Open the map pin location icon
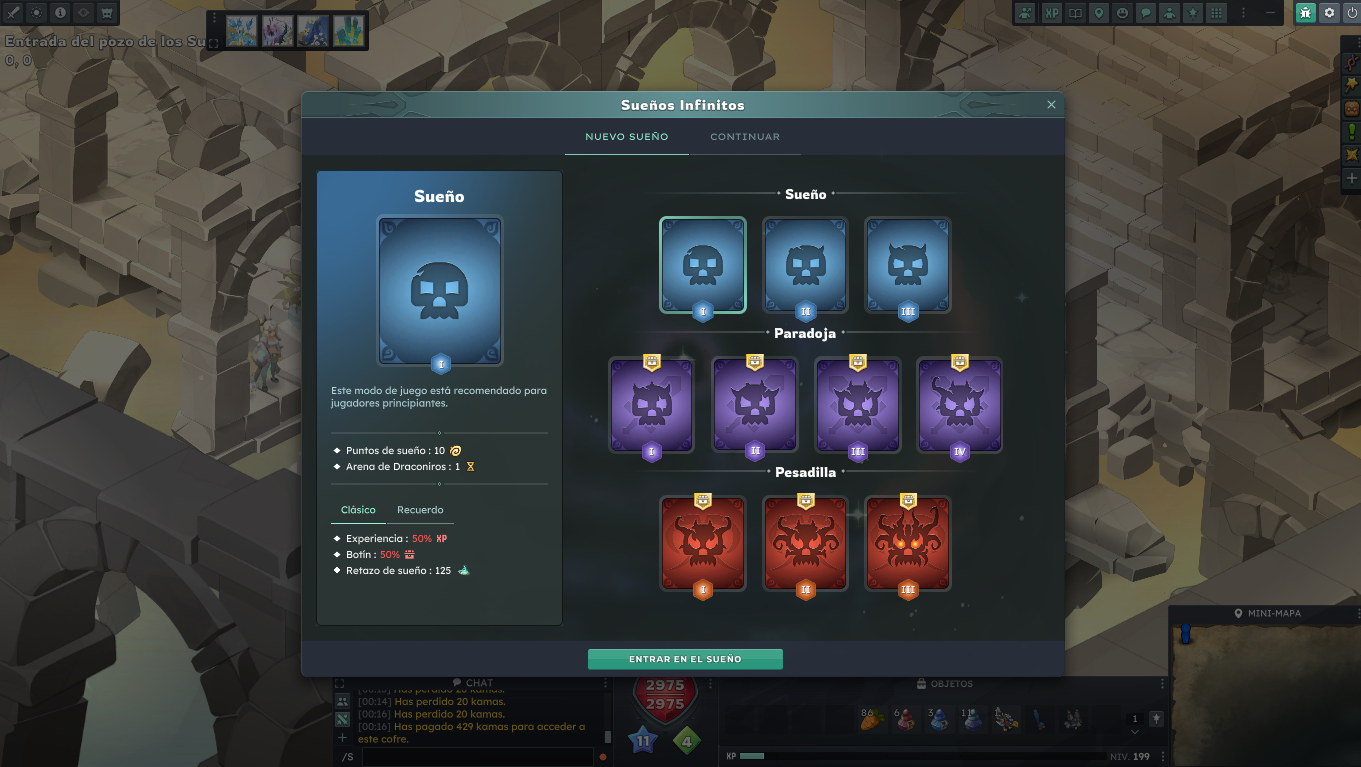 (1099, 13)
